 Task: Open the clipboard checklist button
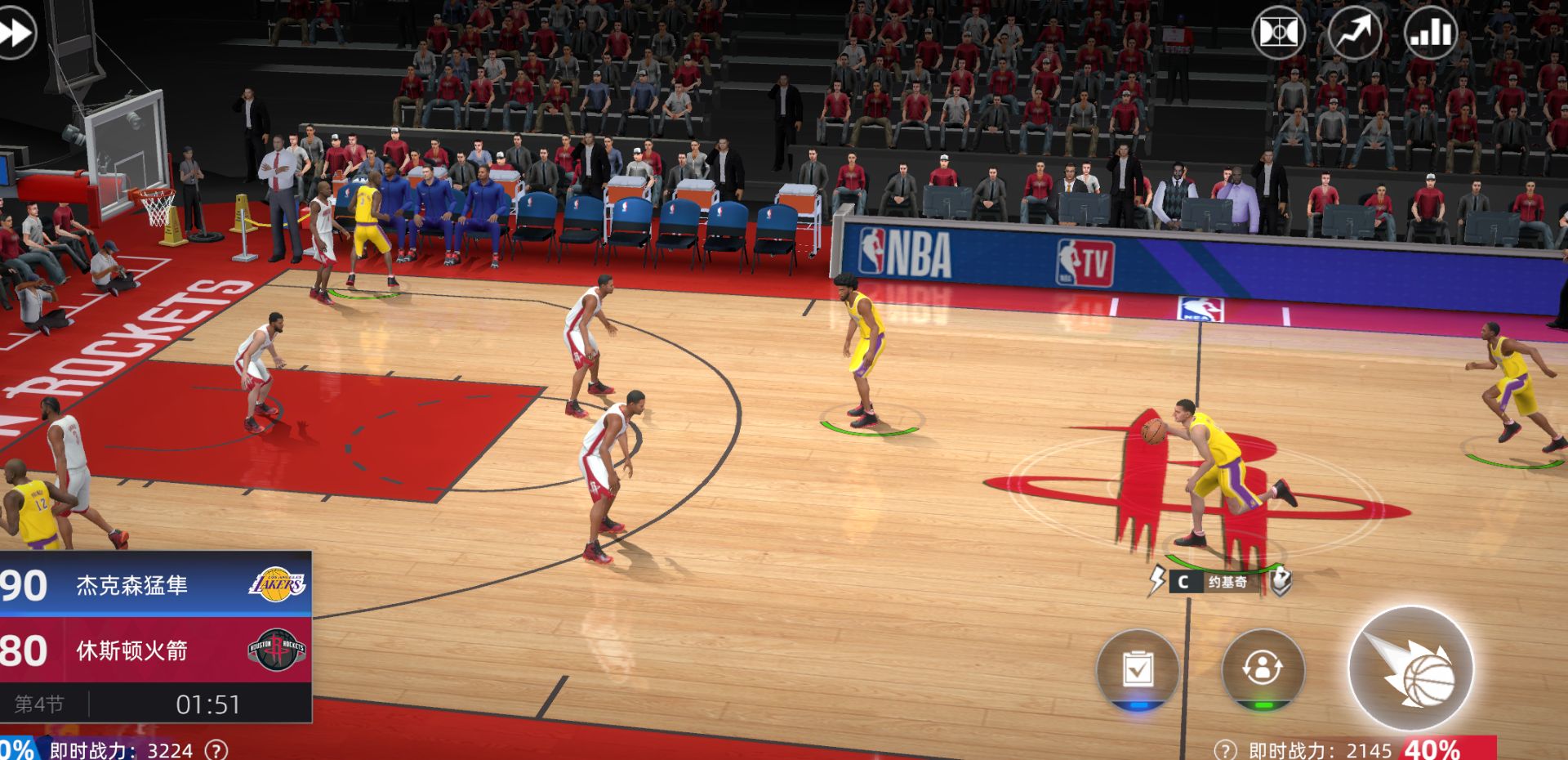pos(1138,670)
